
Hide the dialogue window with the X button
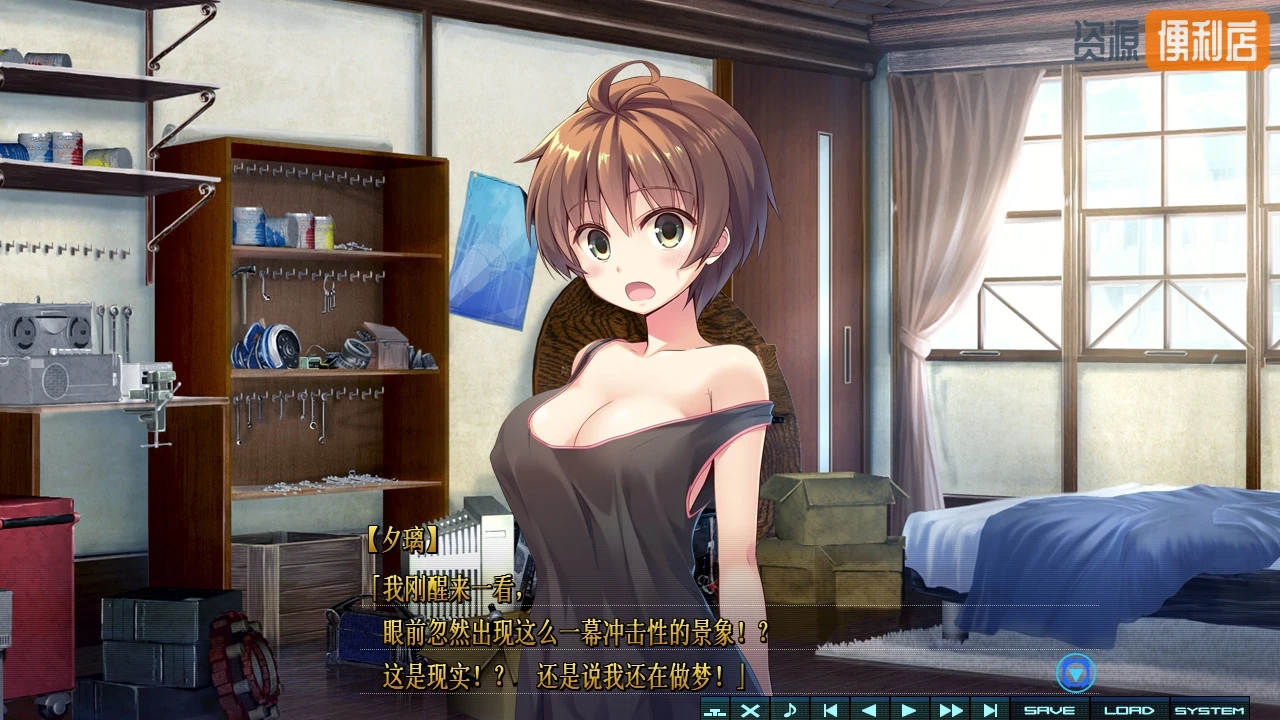point(750,710)
